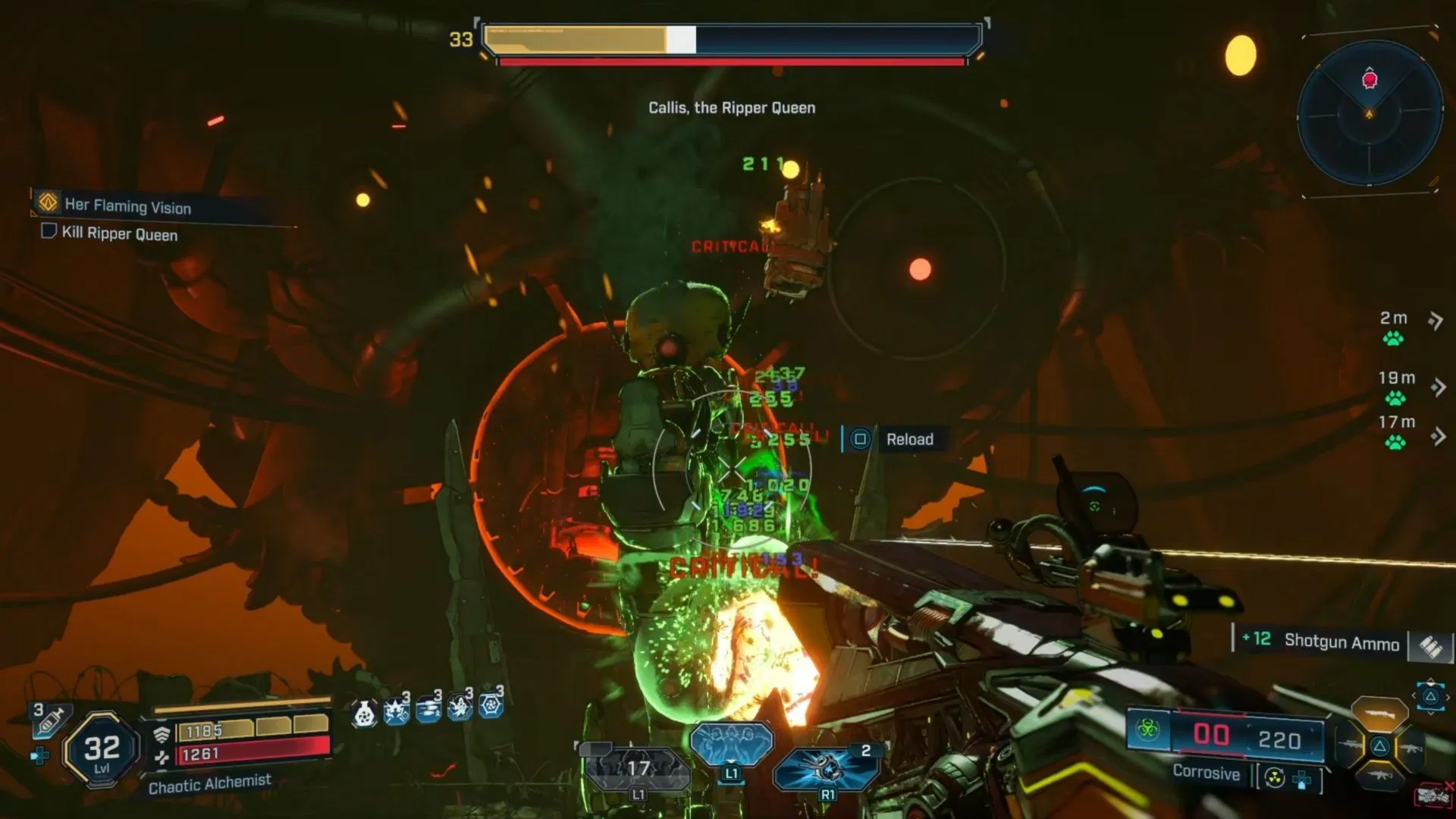Click the red vehicle icon in corner
This screenshot has height=819, width=1456.
1432,795
